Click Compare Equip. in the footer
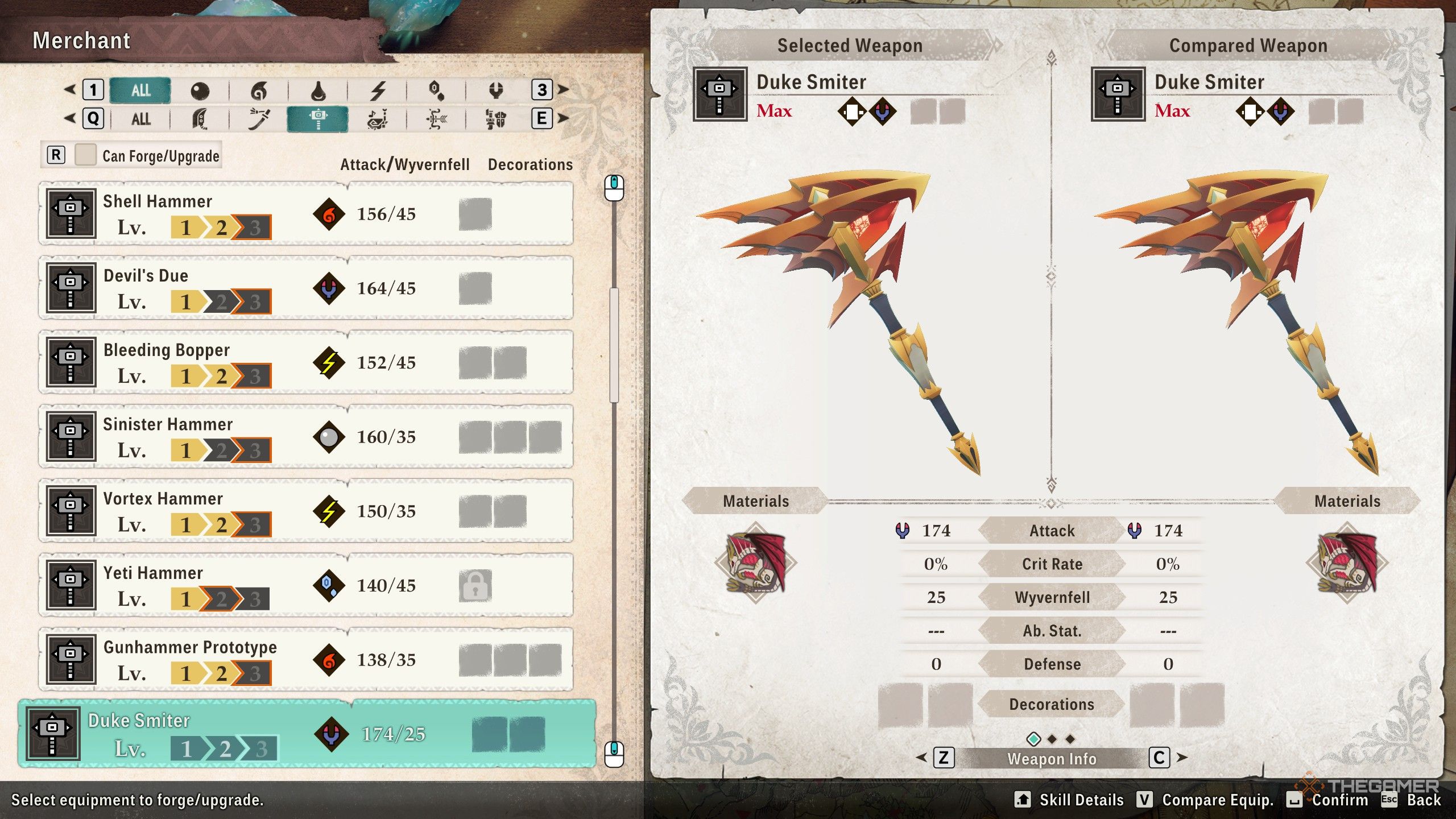1456x819 pixels. click(1217, 800)
